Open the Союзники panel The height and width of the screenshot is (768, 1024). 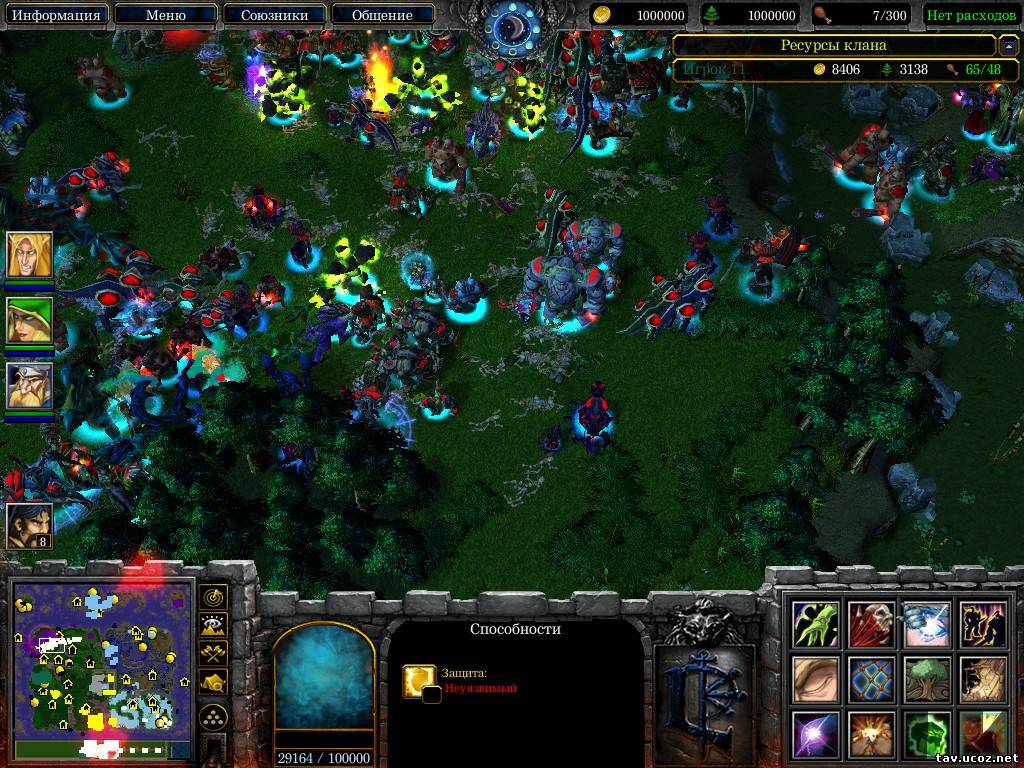(x=273, y=15)
